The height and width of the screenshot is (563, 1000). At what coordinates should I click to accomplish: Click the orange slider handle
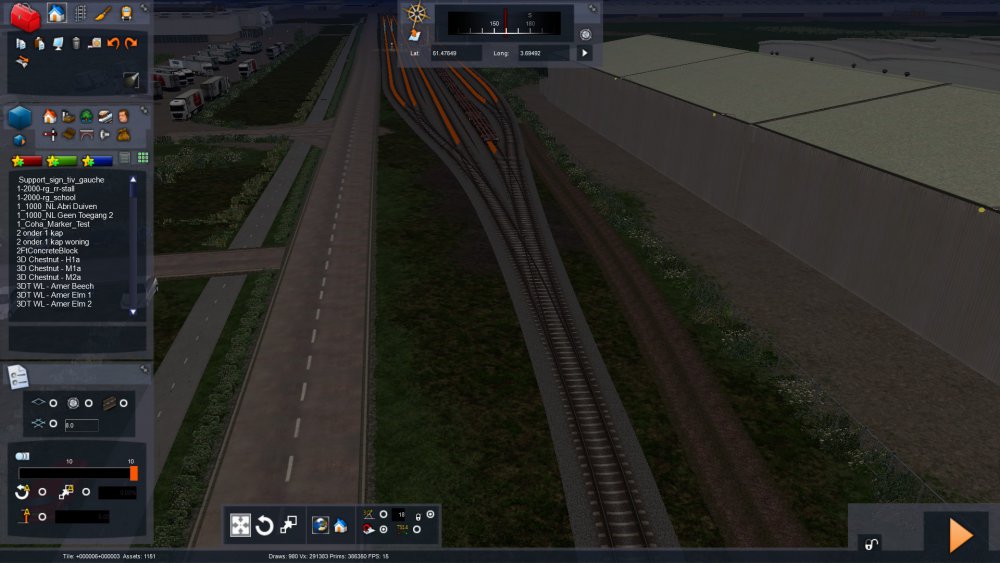[x=134, y=473]
